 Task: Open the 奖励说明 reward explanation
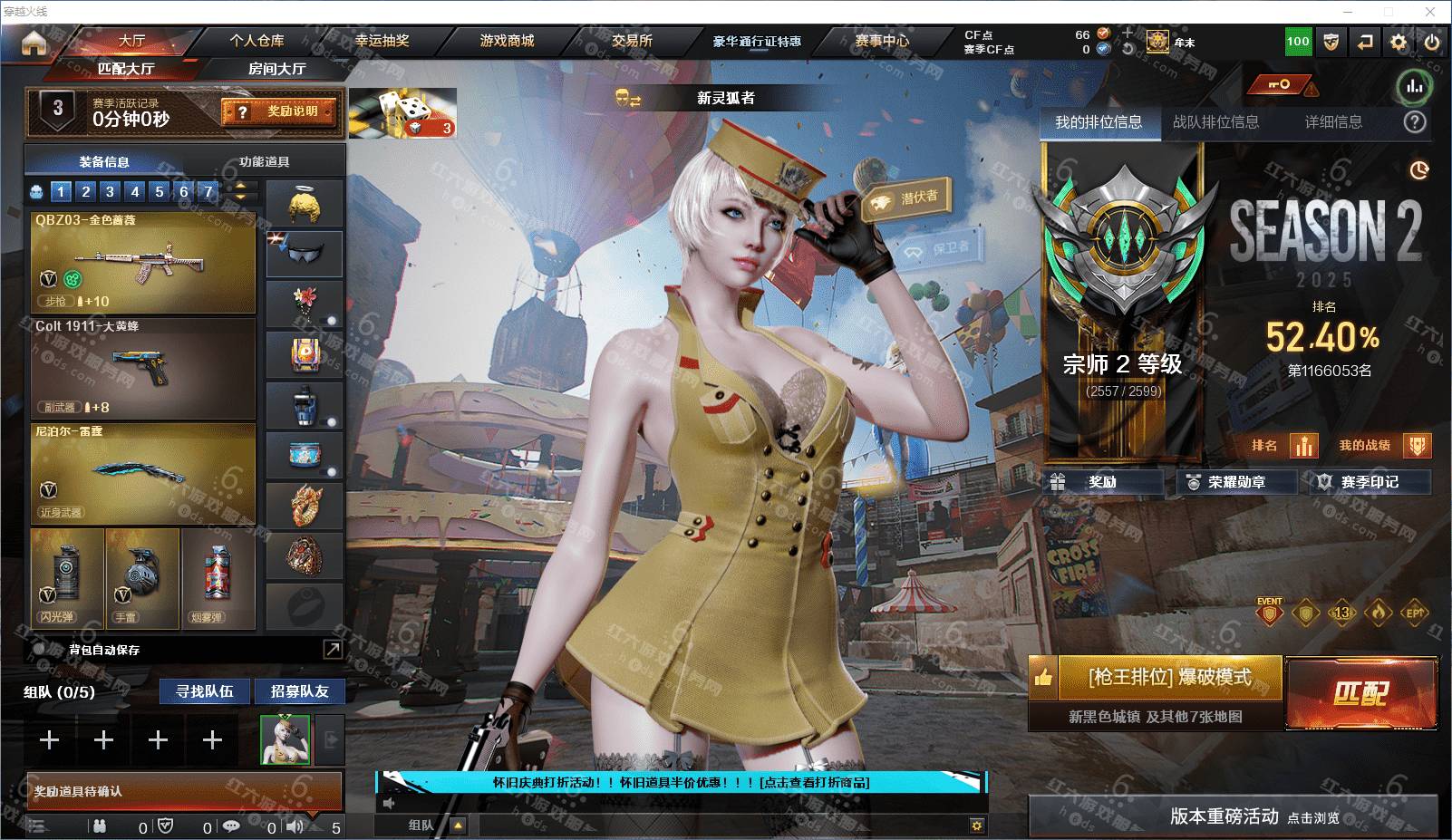point(279,111)
